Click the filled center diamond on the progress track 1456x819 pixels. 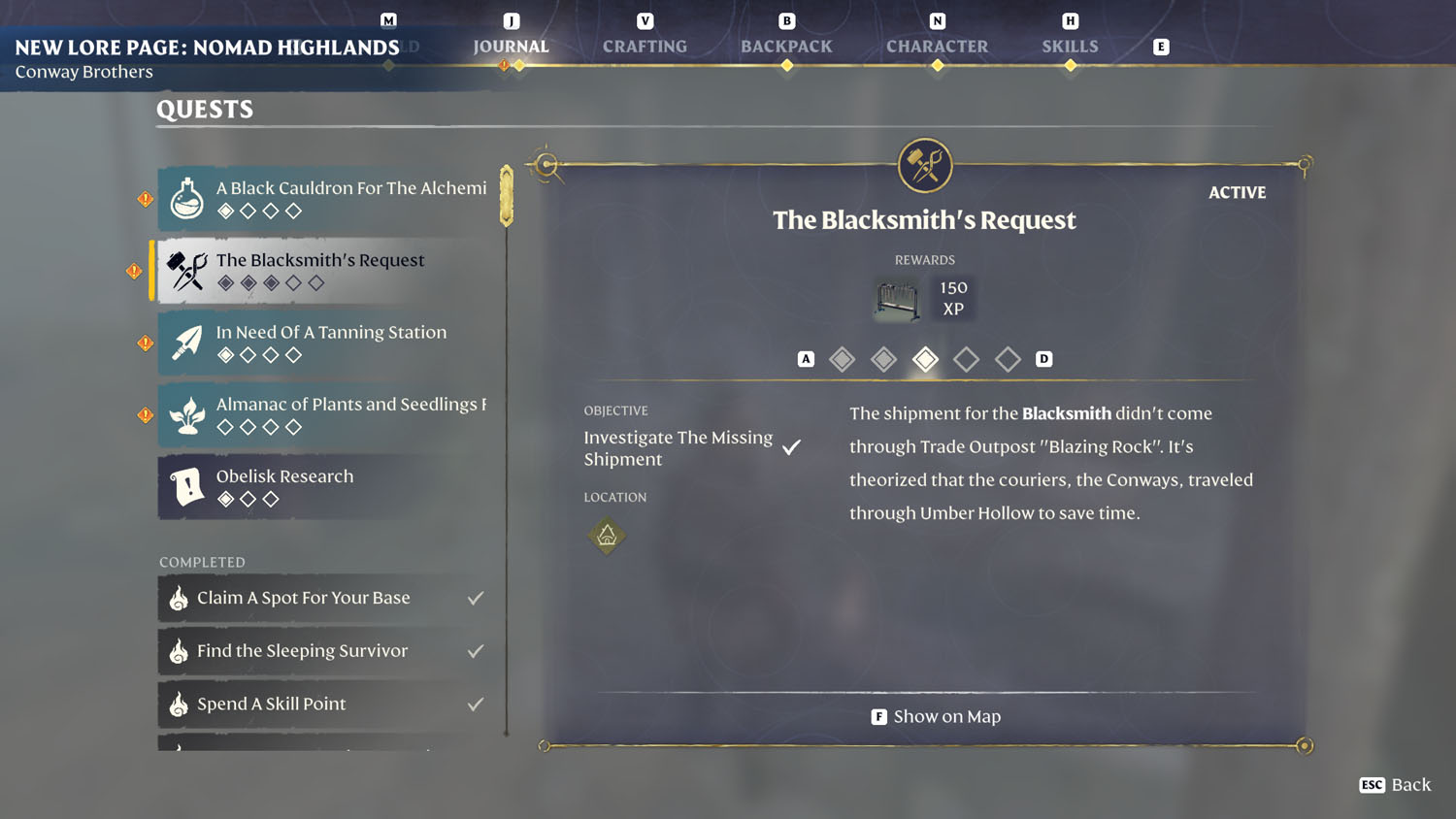click(x=925, y=358)
